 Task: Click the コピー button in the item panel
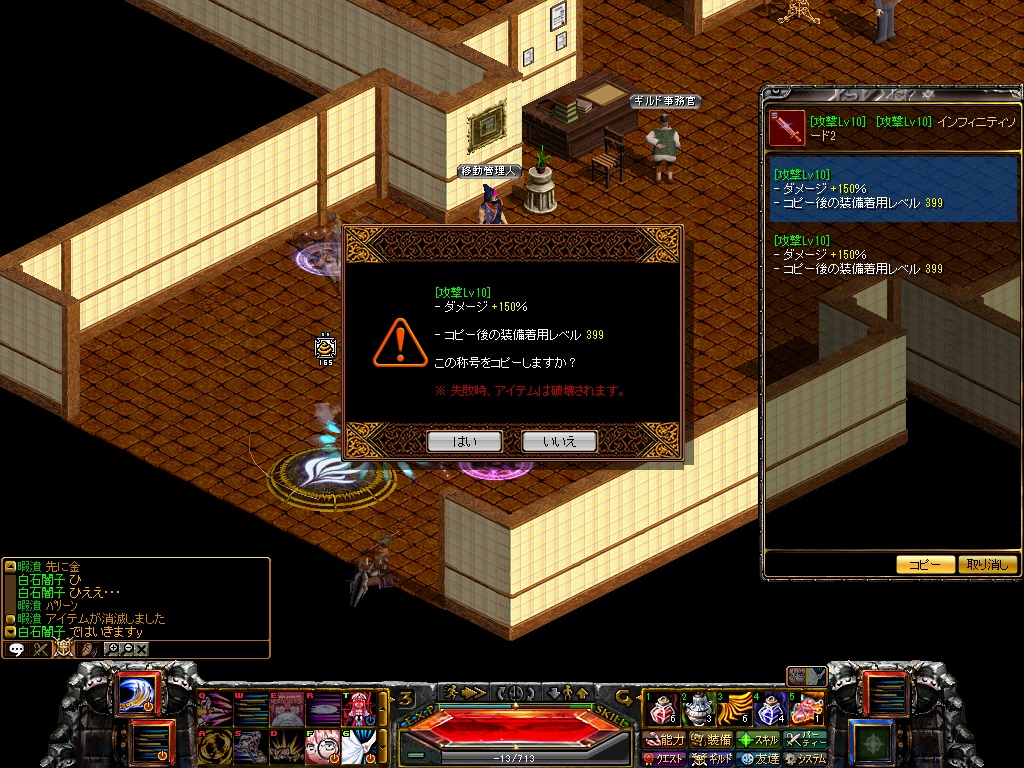coord(924,564)
